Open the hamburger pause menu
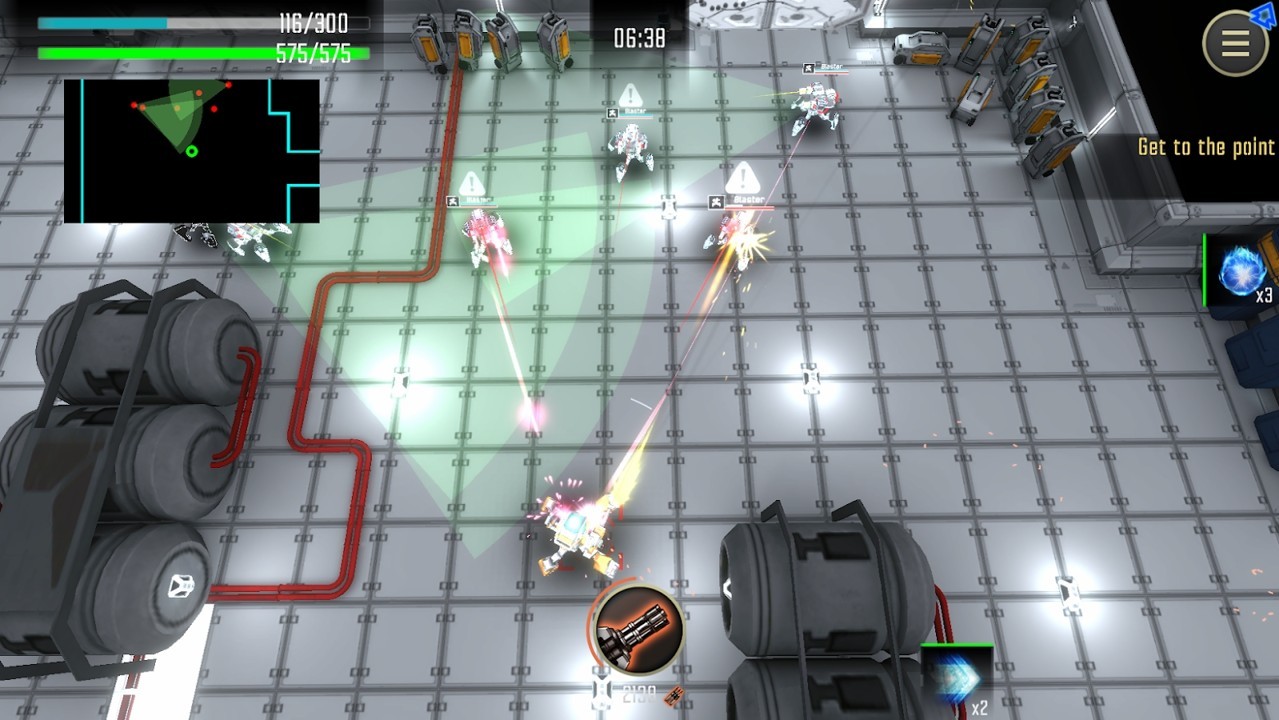Viewport: 1279px width, 720px height. [x=1235, y=44]
